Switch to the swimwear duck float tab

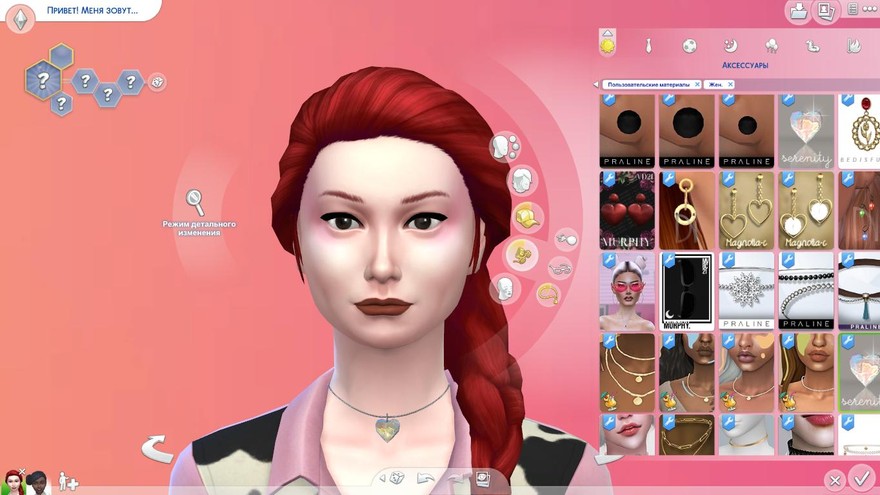[x=813, y=46]
